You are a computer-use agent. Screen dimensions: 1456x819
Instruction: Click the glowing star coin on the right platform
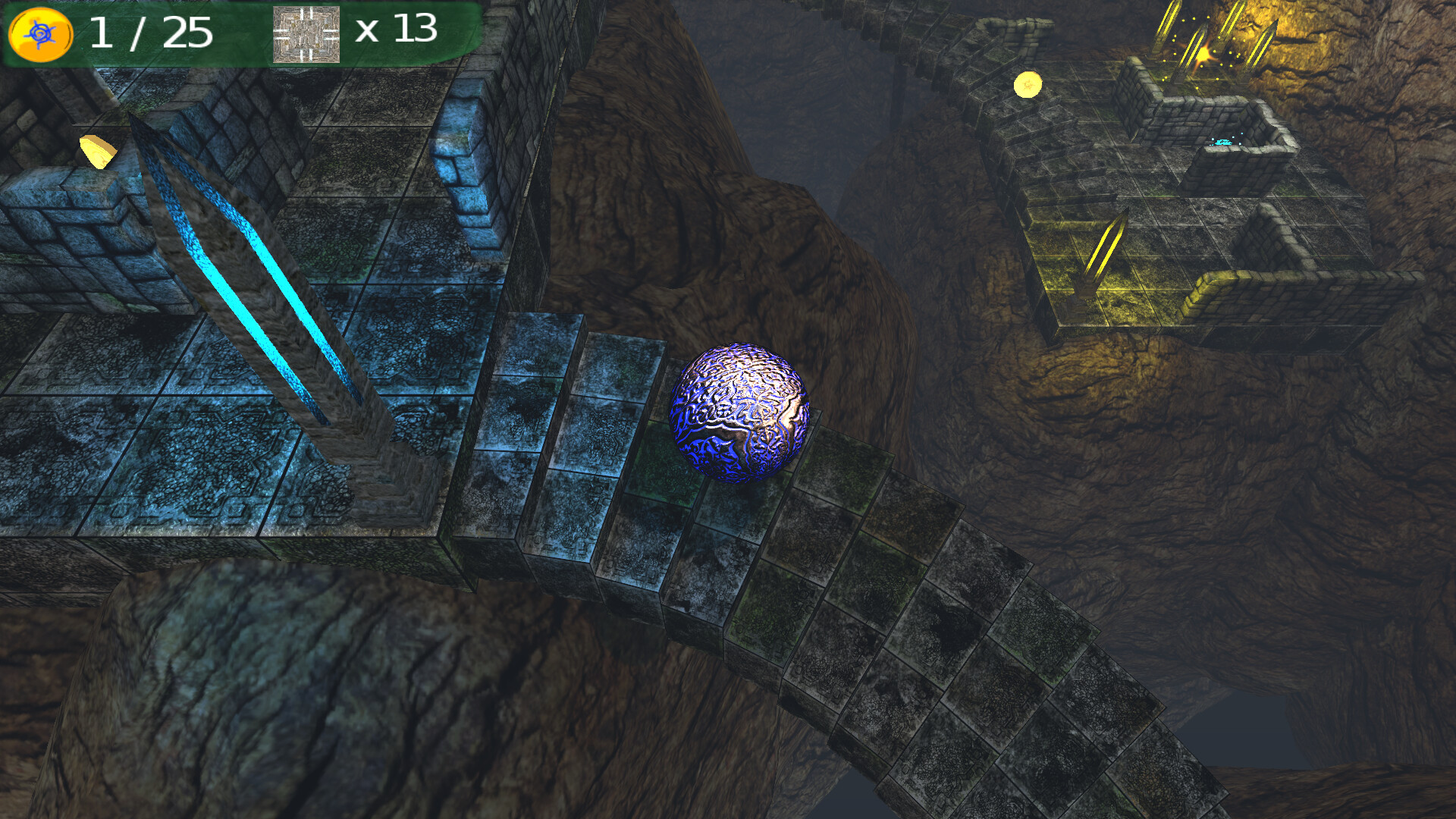[x=1029, y=86]
